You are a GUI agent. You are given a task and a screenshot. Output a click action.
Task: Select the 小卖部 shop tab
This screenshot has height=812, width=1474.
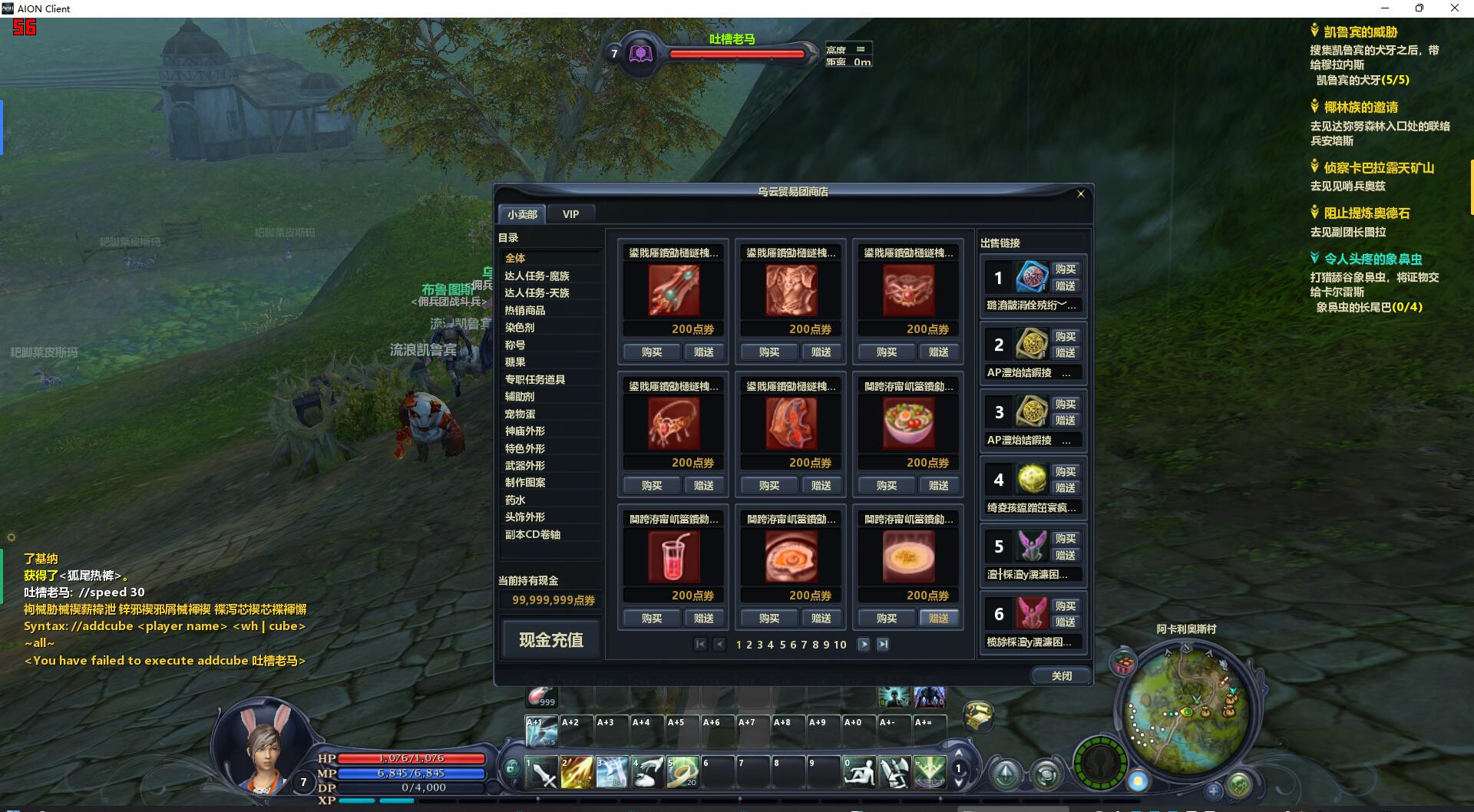(x=522, y=214)
